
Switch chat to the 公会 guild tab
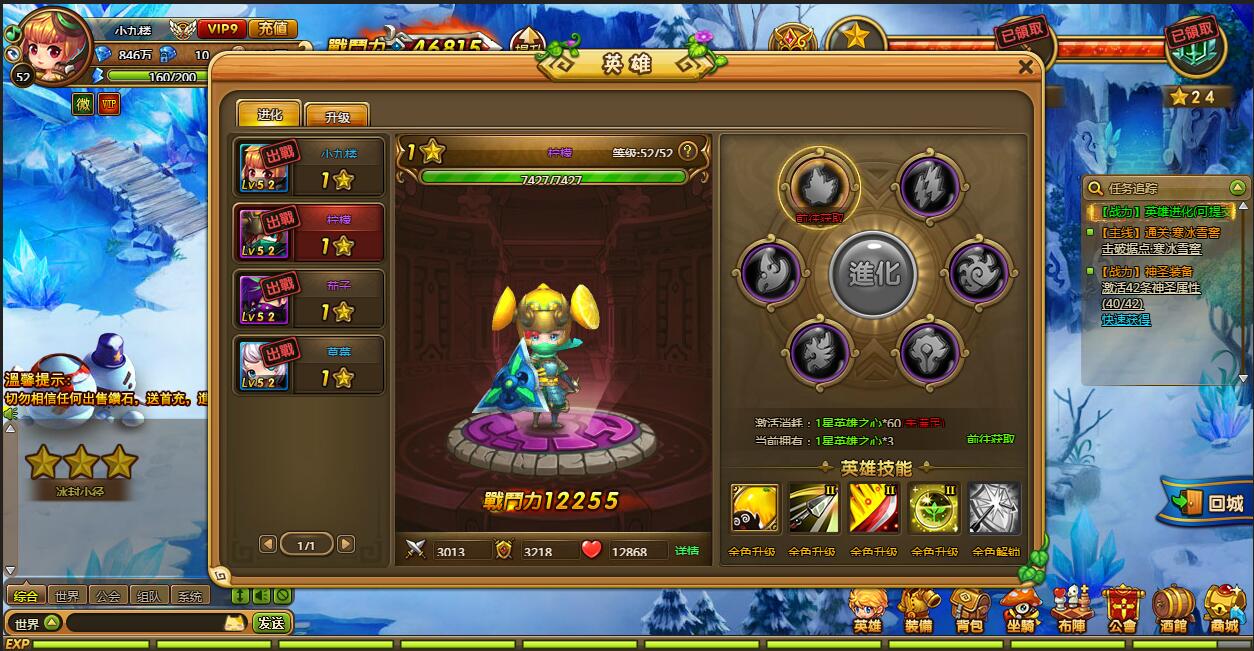108,596
